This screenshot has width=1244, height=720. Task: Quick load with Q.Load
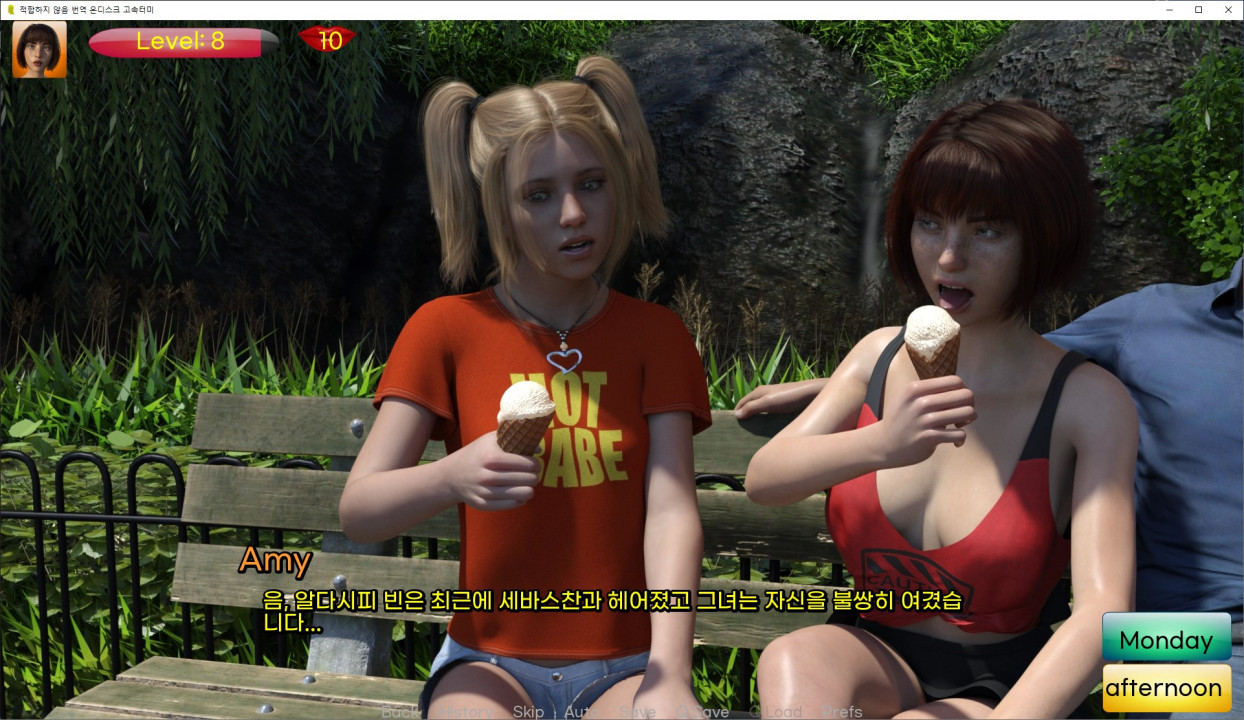tap(776, 712)
